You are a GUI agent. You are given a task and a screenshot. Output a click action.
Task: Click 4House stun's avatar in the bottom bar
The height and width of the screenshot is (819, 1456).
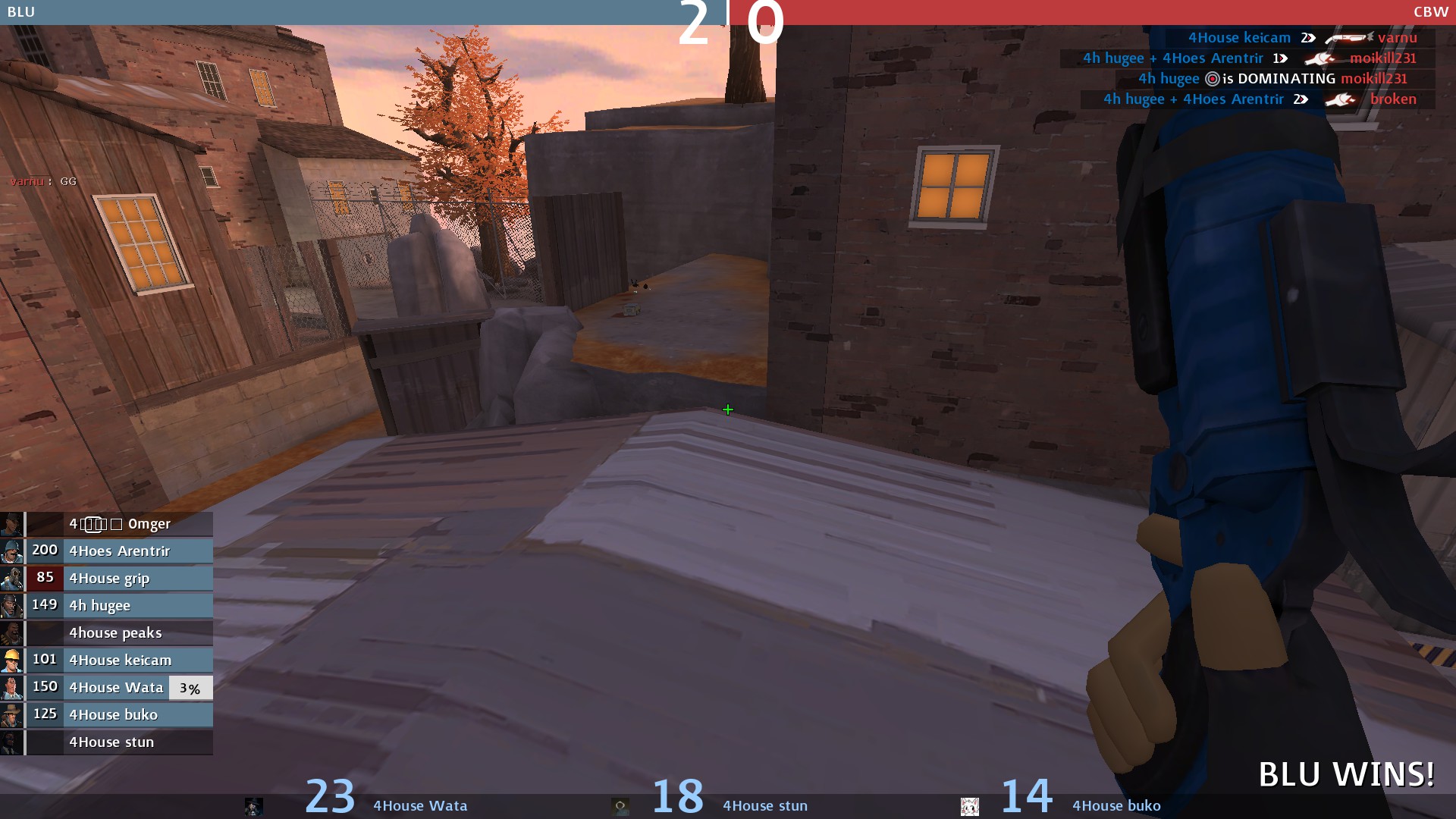click(x=620, y=806)
